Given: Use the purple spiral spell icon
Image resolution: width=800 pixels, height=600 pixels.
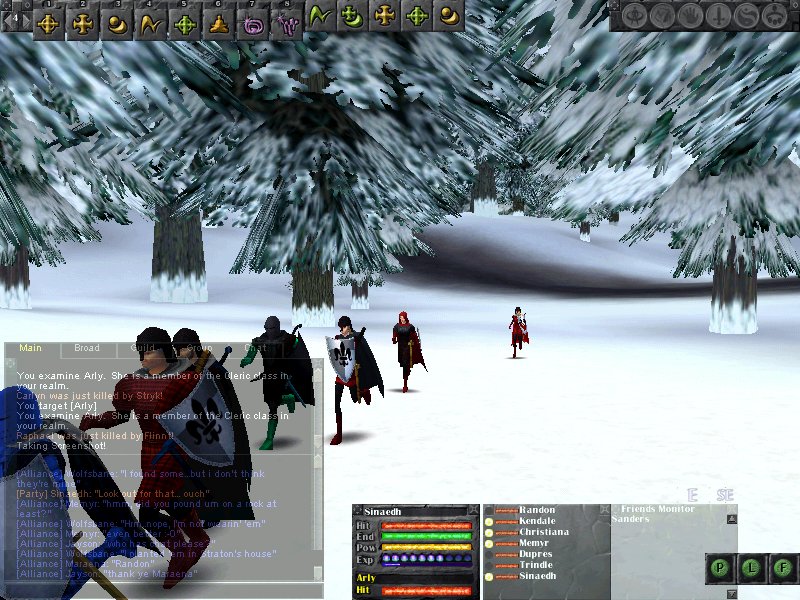Looking at the screenshot, I should tap(253, 19).
